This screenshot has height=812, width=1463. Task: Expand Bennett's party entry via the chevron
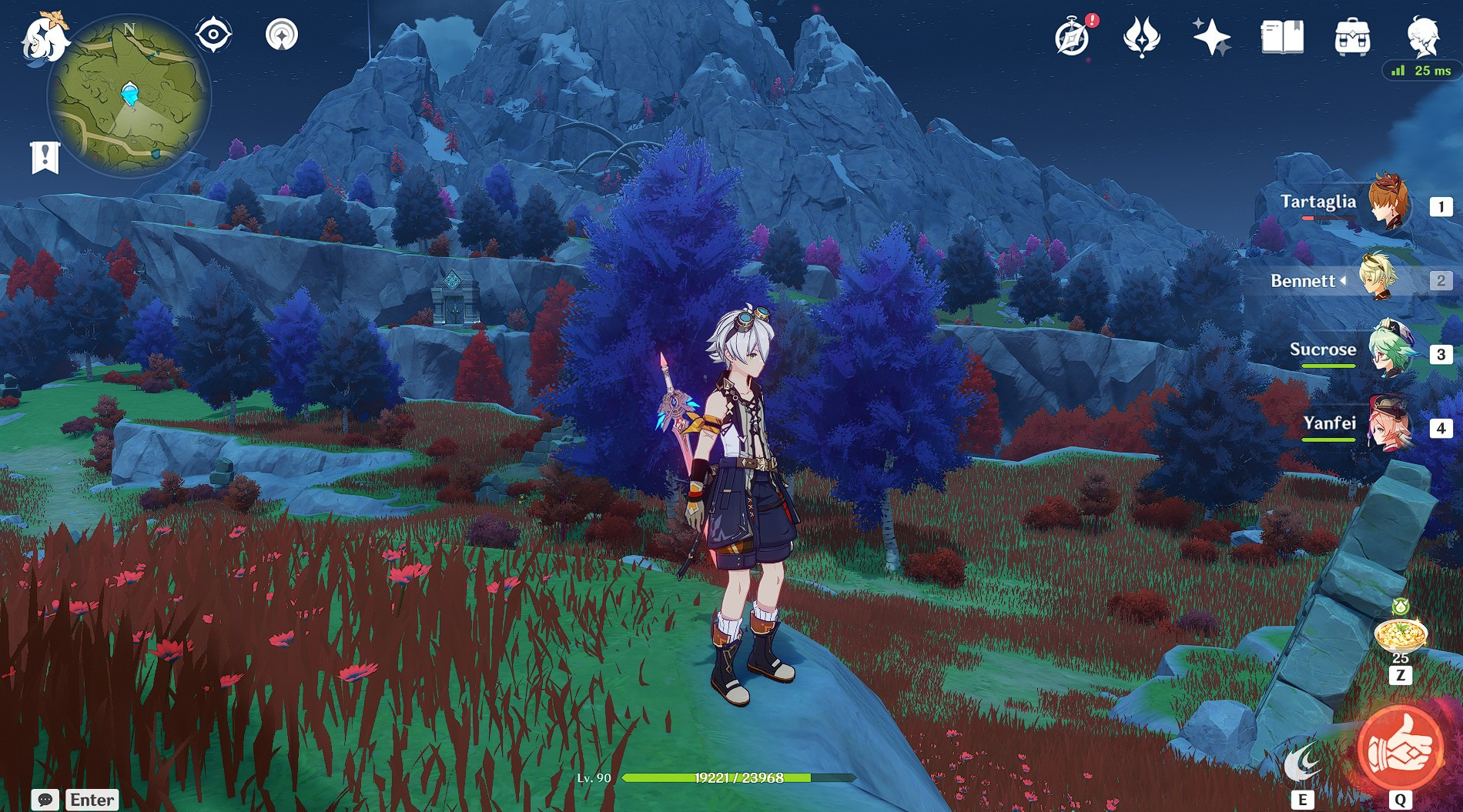pyautogui.click(x=1344, y=282)
